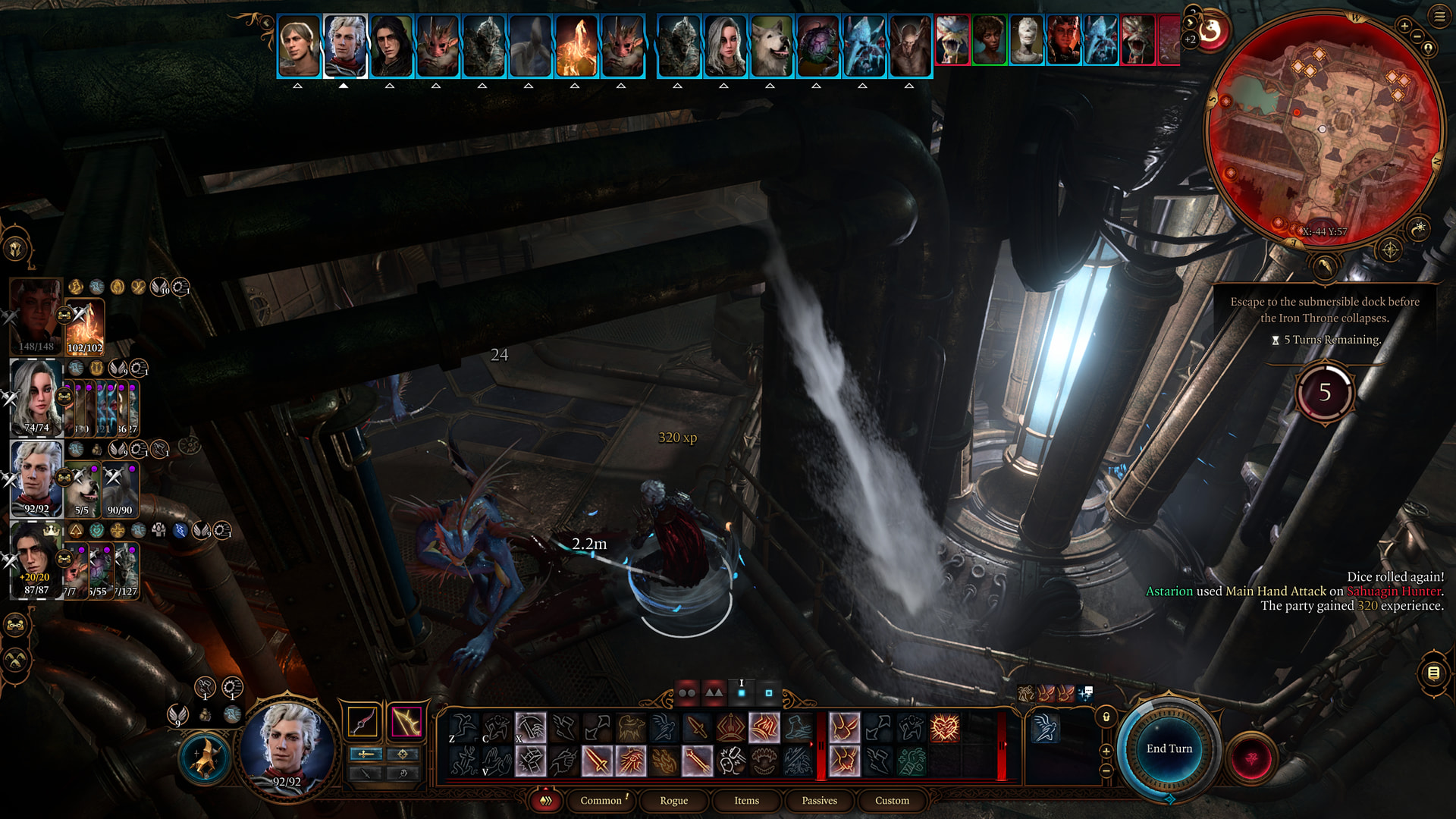Open the Rogue hotbar tab
The width and height of the screenshot is (1456, 819).
[x=673, y=801]
